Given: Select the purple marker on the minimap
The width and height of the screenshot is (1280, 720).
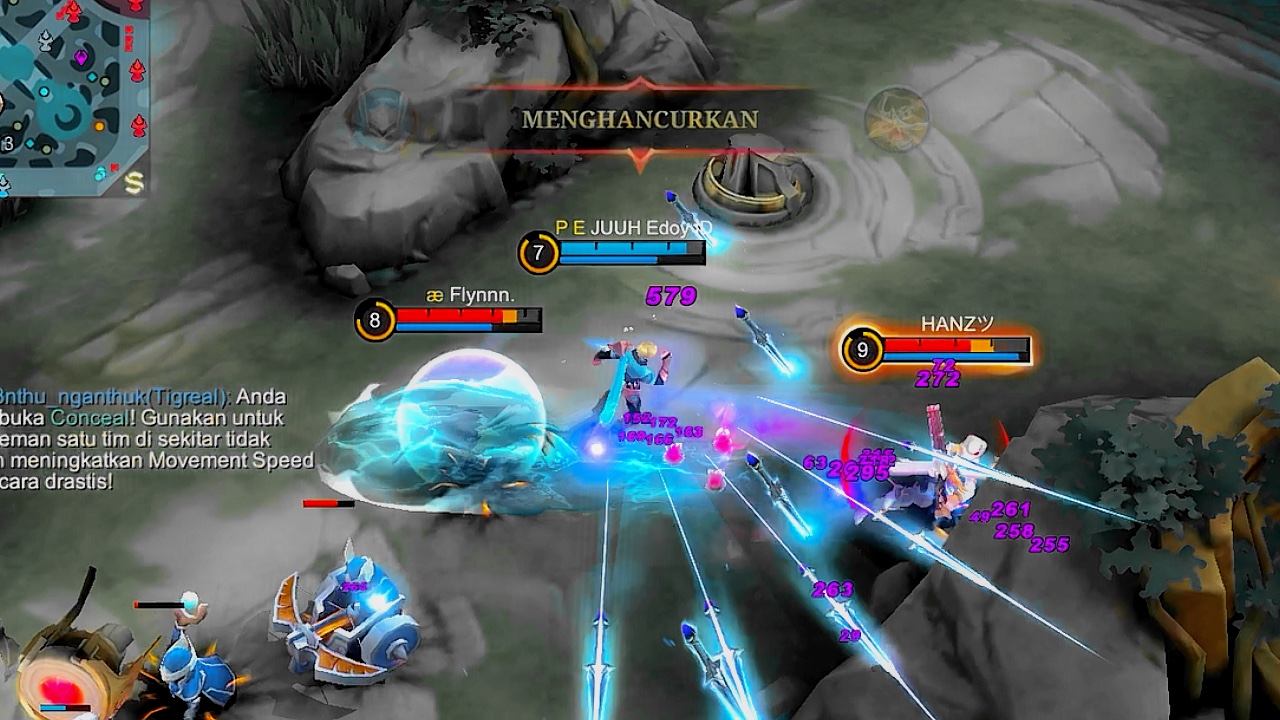Looking at the screenshot, I should point(80,58).
